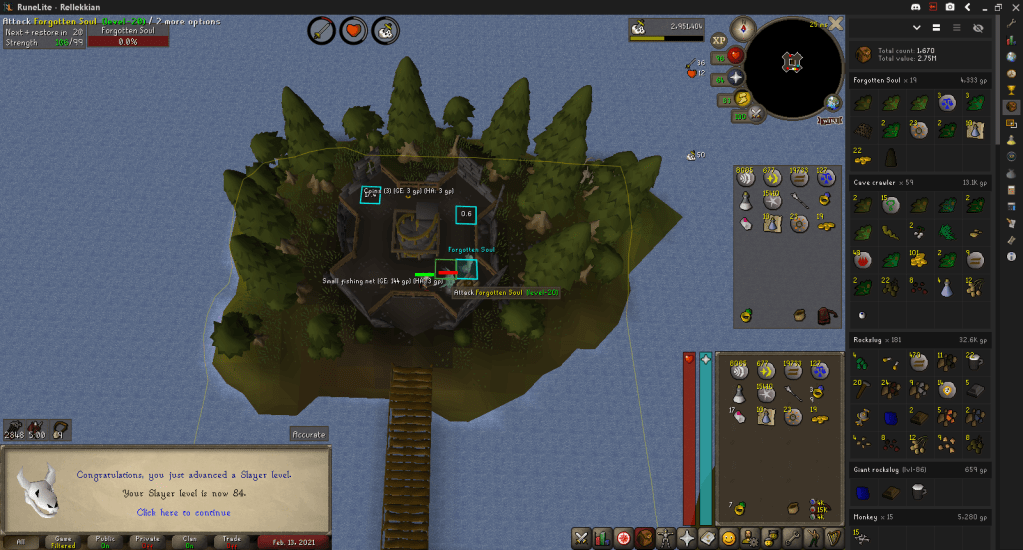Open the world map globe button

click(833, 102)
